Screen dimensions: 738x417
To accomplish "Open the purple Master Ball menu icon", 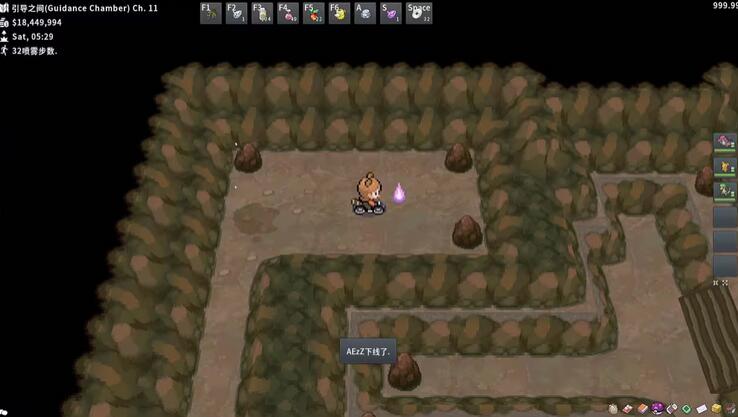I will coord(657,409).
